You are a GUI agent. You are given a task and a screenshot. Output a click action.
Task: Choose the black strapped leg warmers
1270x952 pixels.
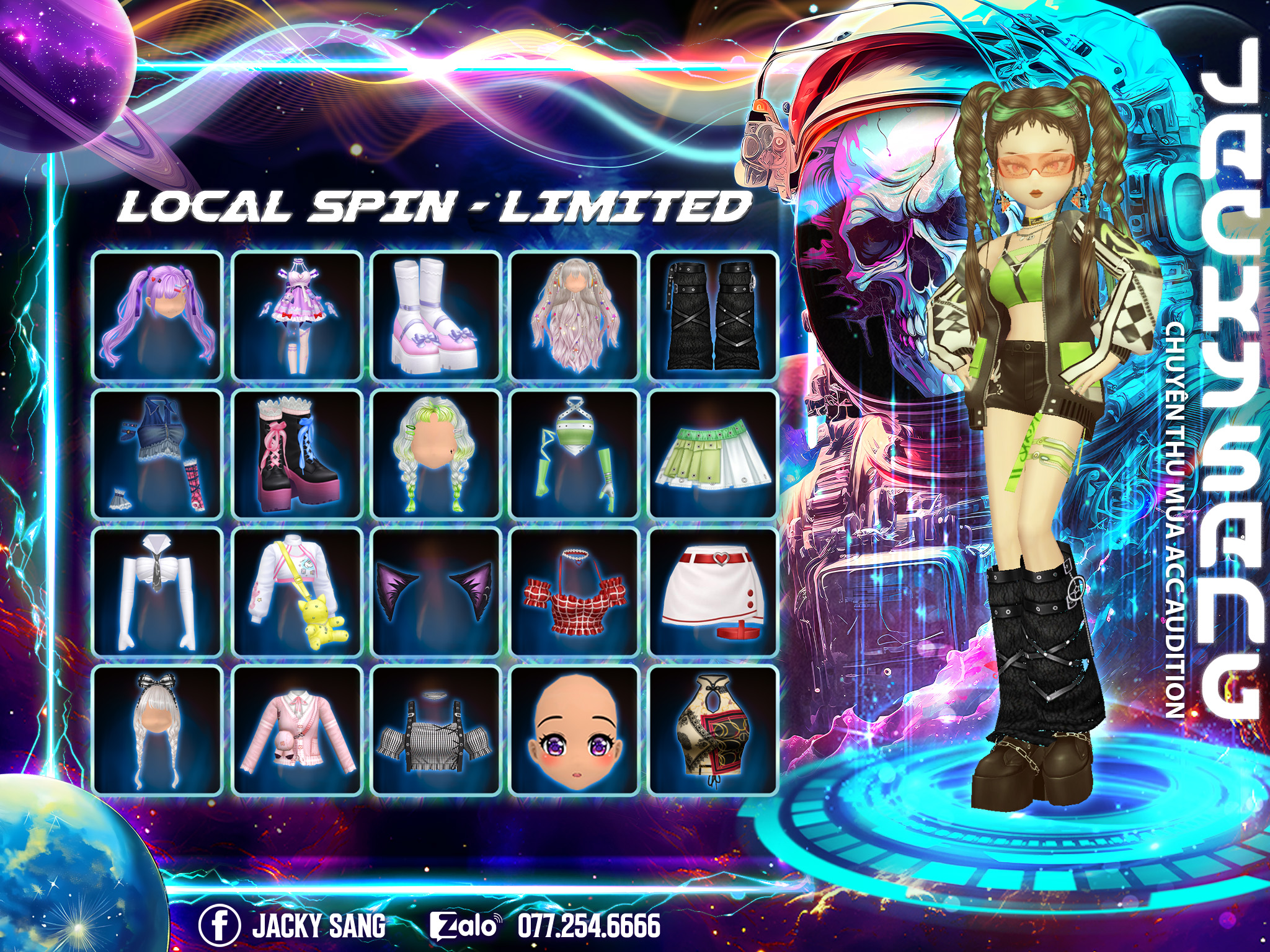(x=713, y=316)
